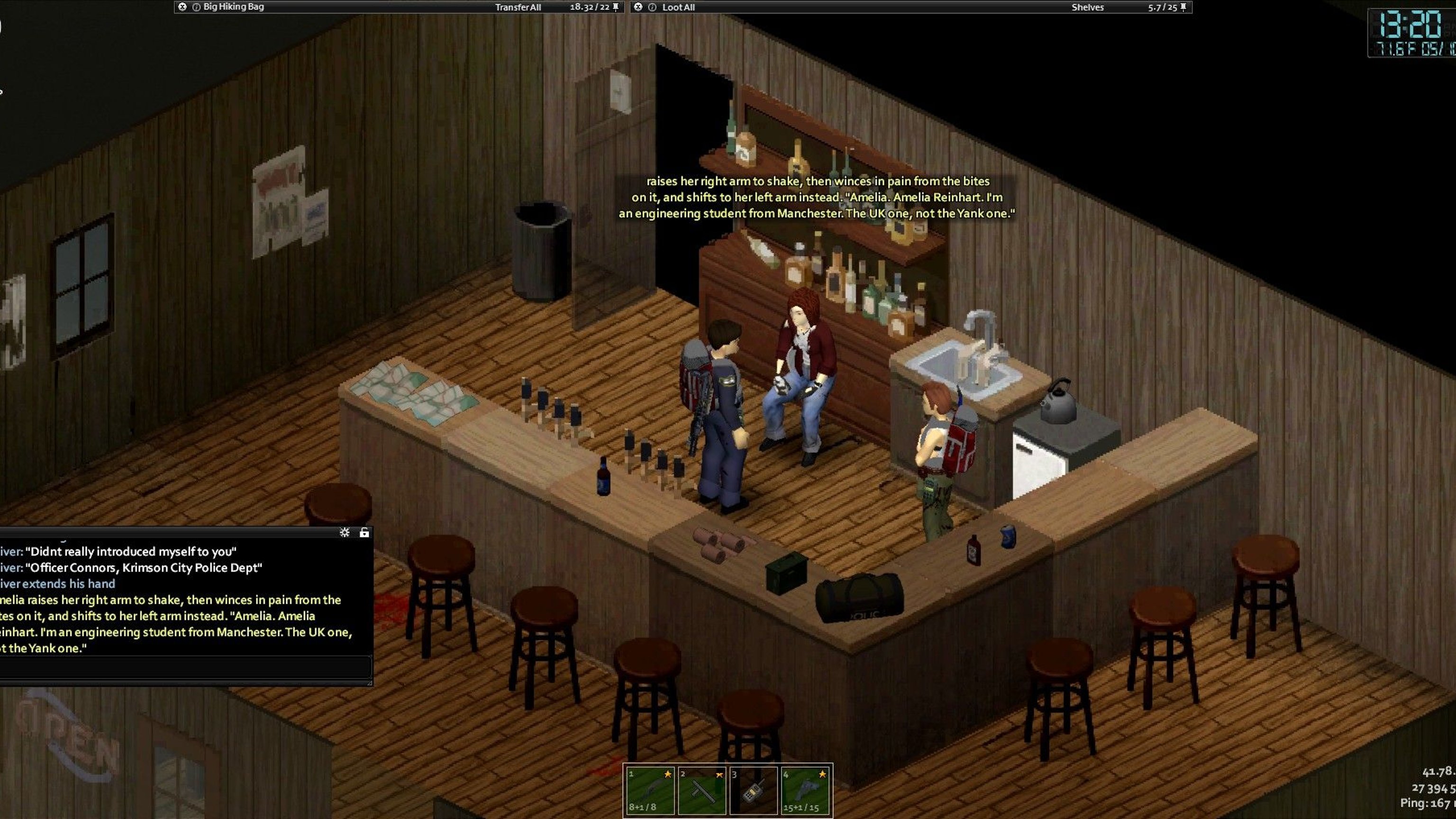Toggle the pin on the Big Hiking Bag panel
The width and height of the screenshot is (1456, 819).
[x=616, y=7]
